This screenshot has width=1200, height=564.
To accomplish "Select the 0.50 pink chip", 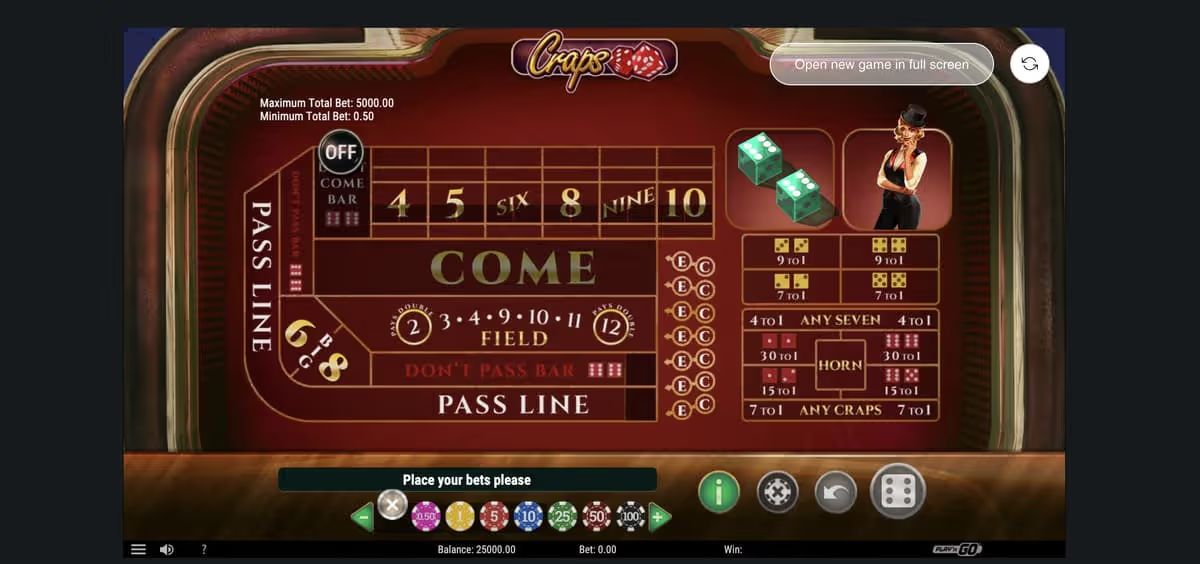I will 426,516.
